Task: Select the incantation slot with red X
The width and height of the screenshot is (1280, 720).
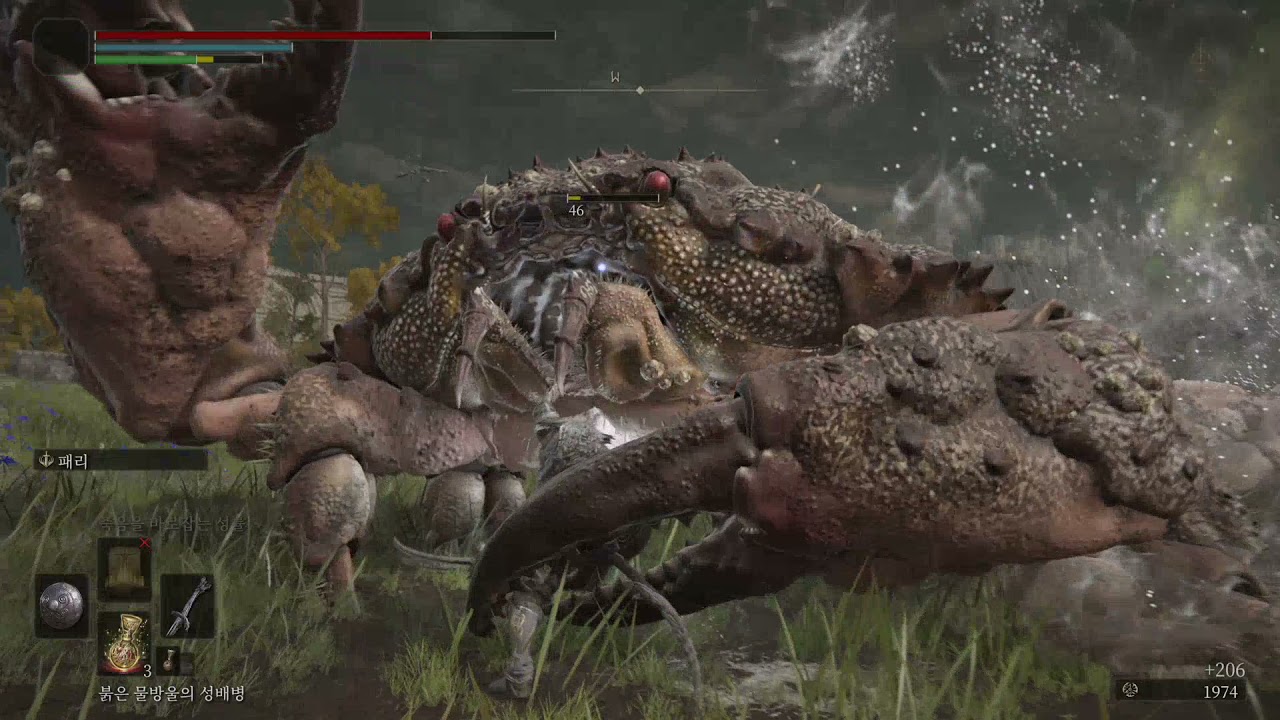Action: [x=124, y=568]
